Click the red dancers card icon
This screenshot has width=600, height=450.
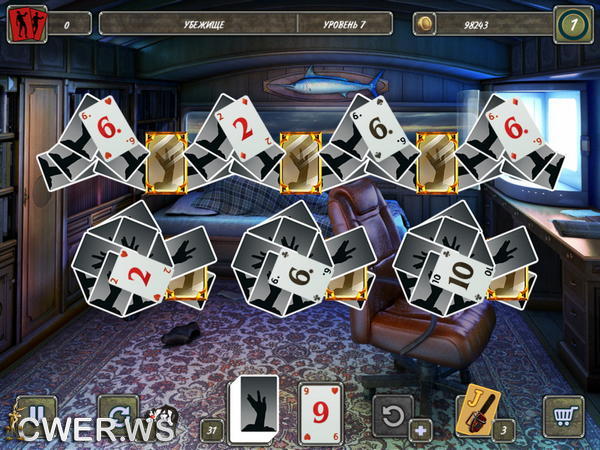point(26,24)
